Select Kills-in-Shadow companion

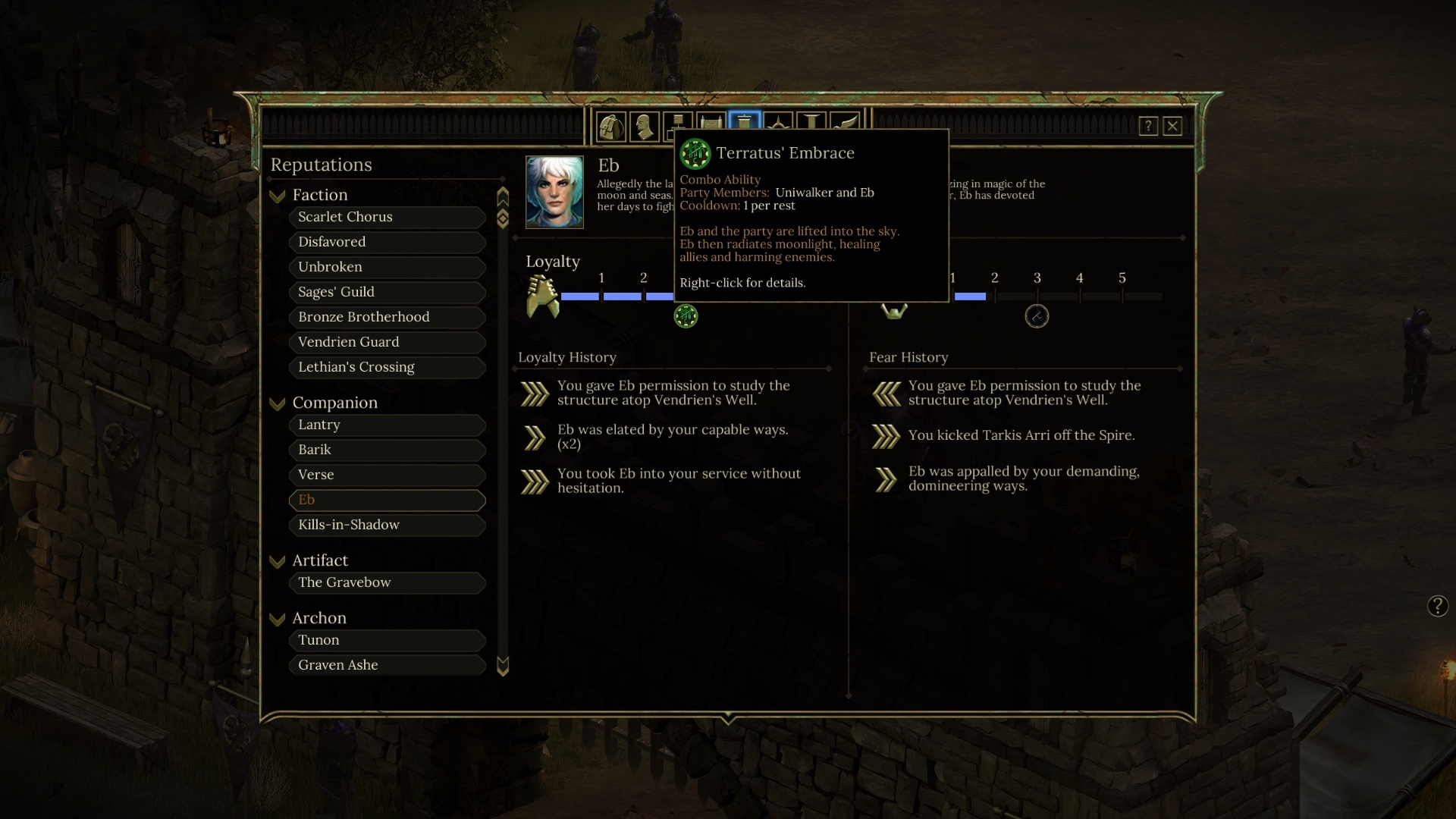pyautogui.click(x=387, y=525)
